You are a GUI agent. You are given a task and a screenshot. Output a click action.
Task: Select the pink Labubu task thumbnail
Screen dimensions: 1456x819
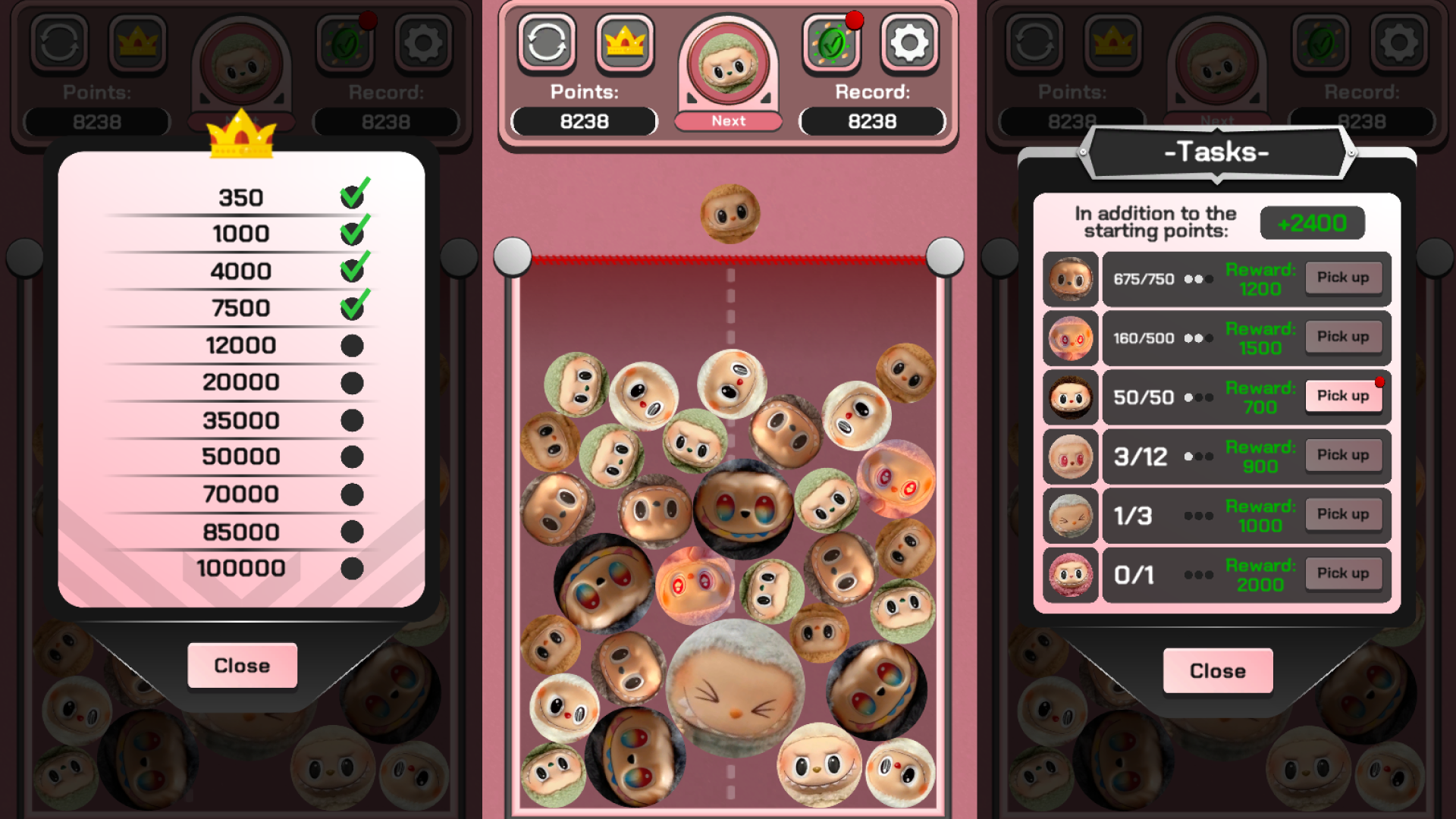[x=1070, y=574]
